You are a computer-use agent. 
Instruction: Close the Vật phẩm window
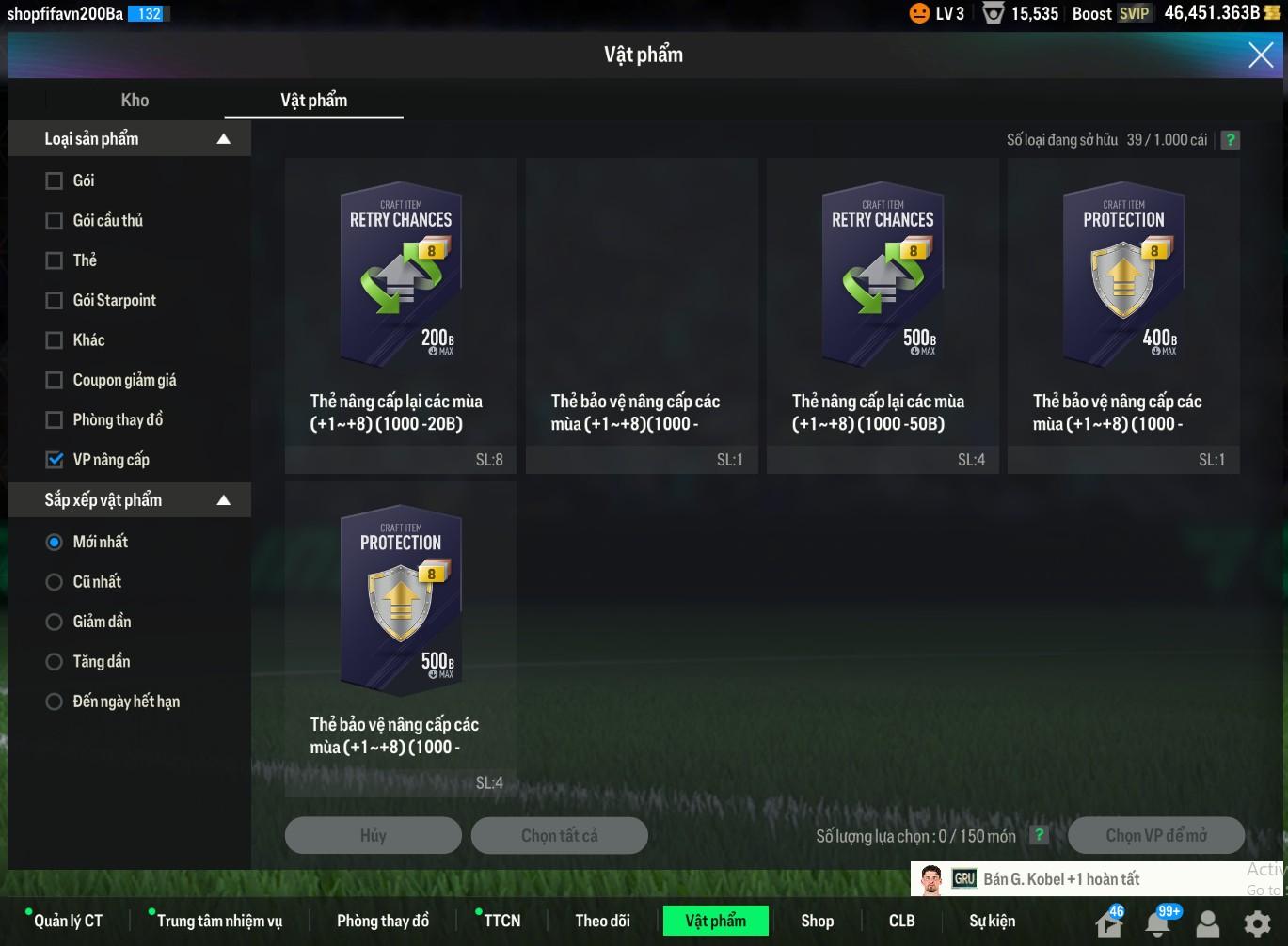pyautogui.click(x=1261, y=55)
